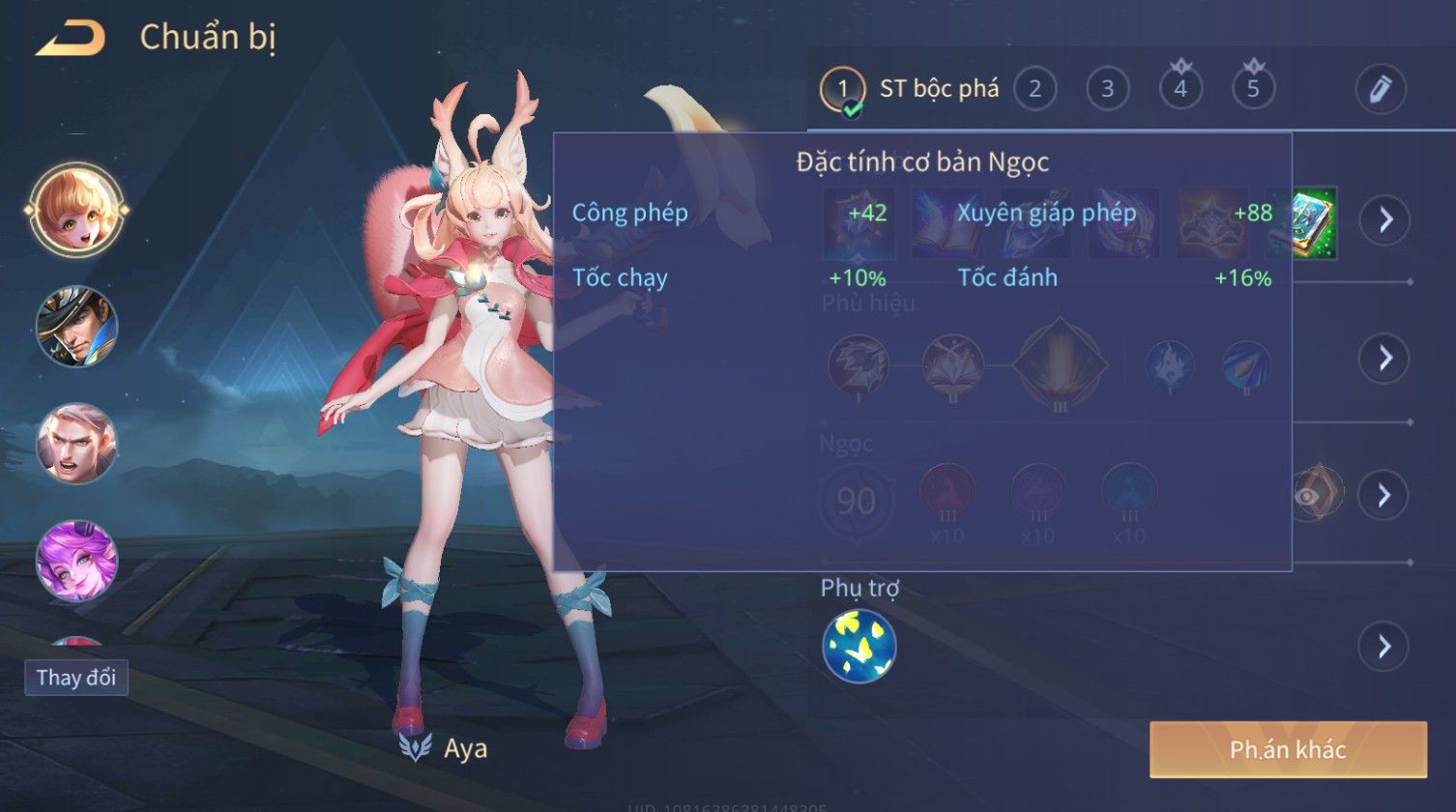This screenshot has height=812, width=1456.
Task: Go back using the return arrow
Action: pos(70,38)
